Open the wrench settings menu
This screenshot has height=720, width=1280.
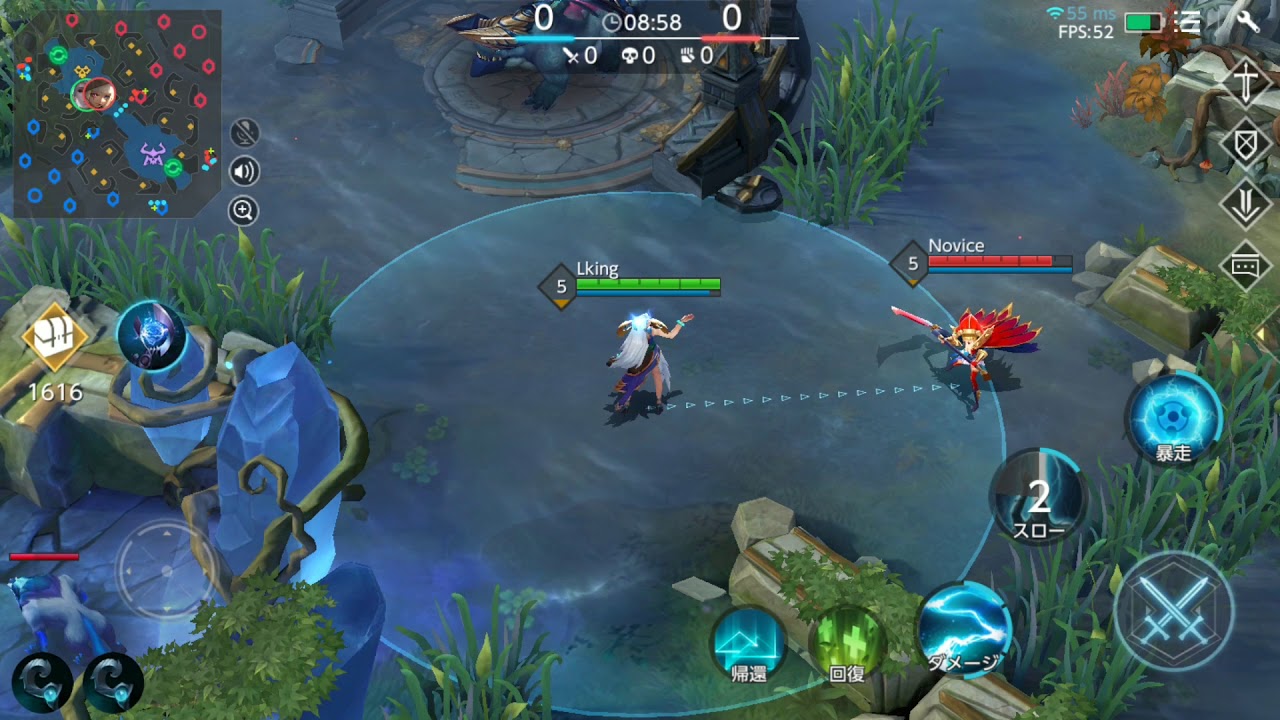pos(1247,21)
